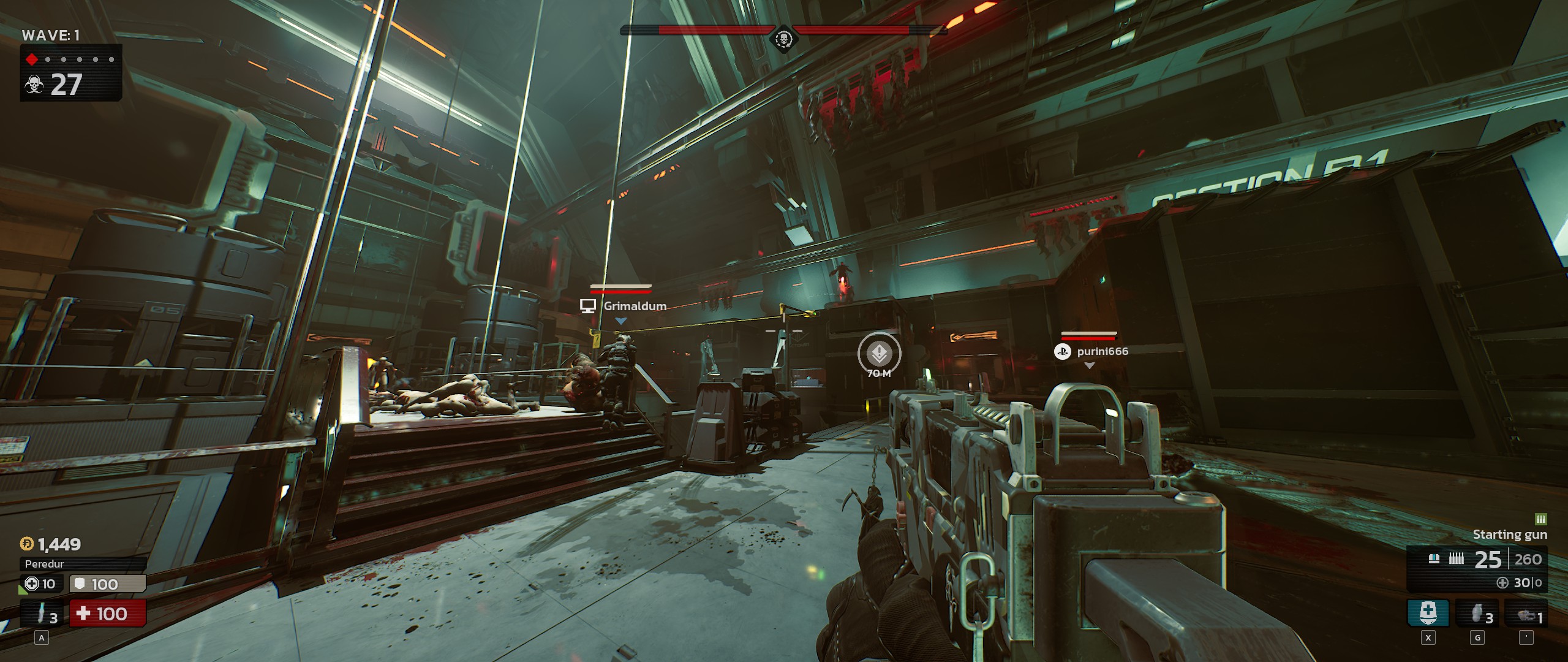Click the 70 M objective waypoint marker
The width and height of the screenshot is (1568, 662).
tap(879, 353)
